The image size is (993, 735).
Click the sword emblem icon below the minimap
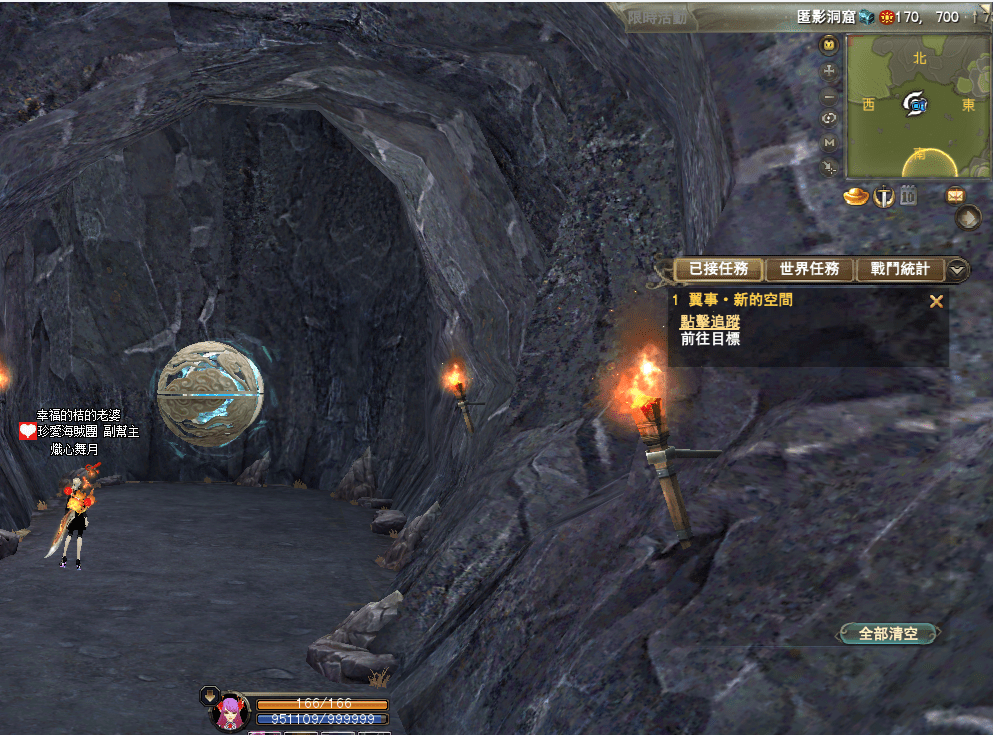tap(884, 196)
